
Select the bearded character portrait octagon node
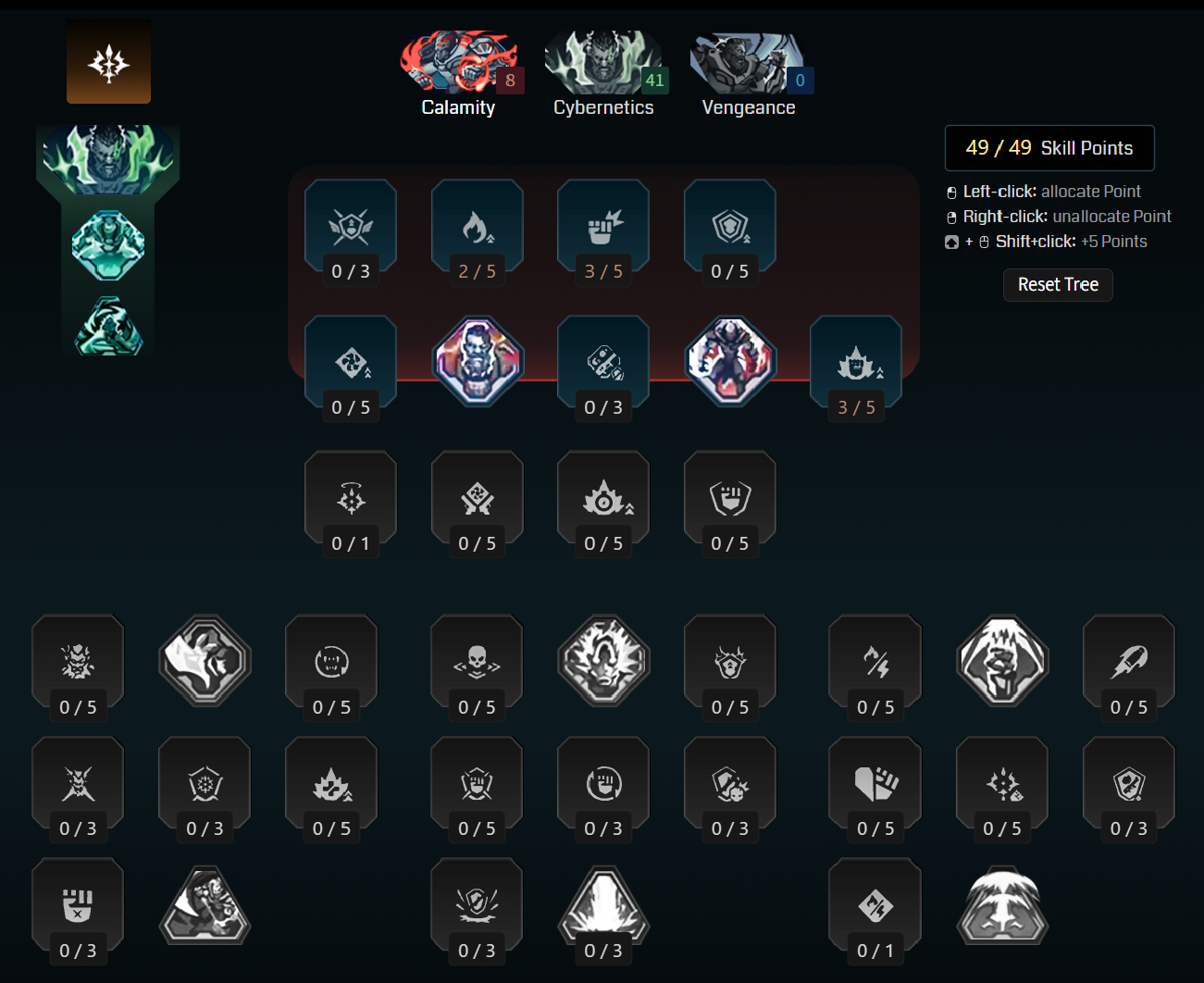pos(477,361)
